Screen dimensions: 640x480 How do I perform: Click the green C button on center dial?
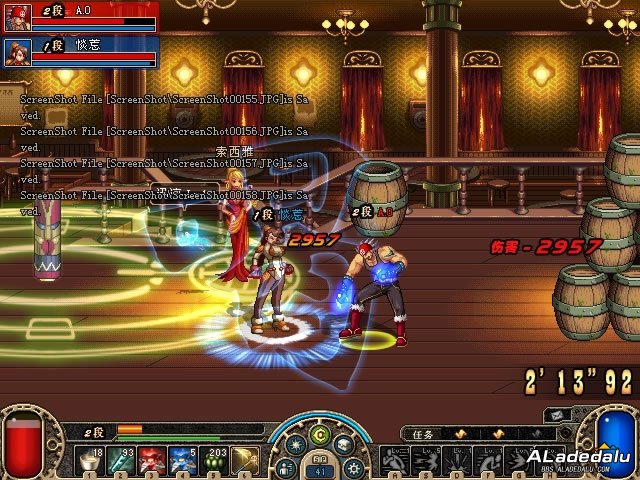[320, 433]
